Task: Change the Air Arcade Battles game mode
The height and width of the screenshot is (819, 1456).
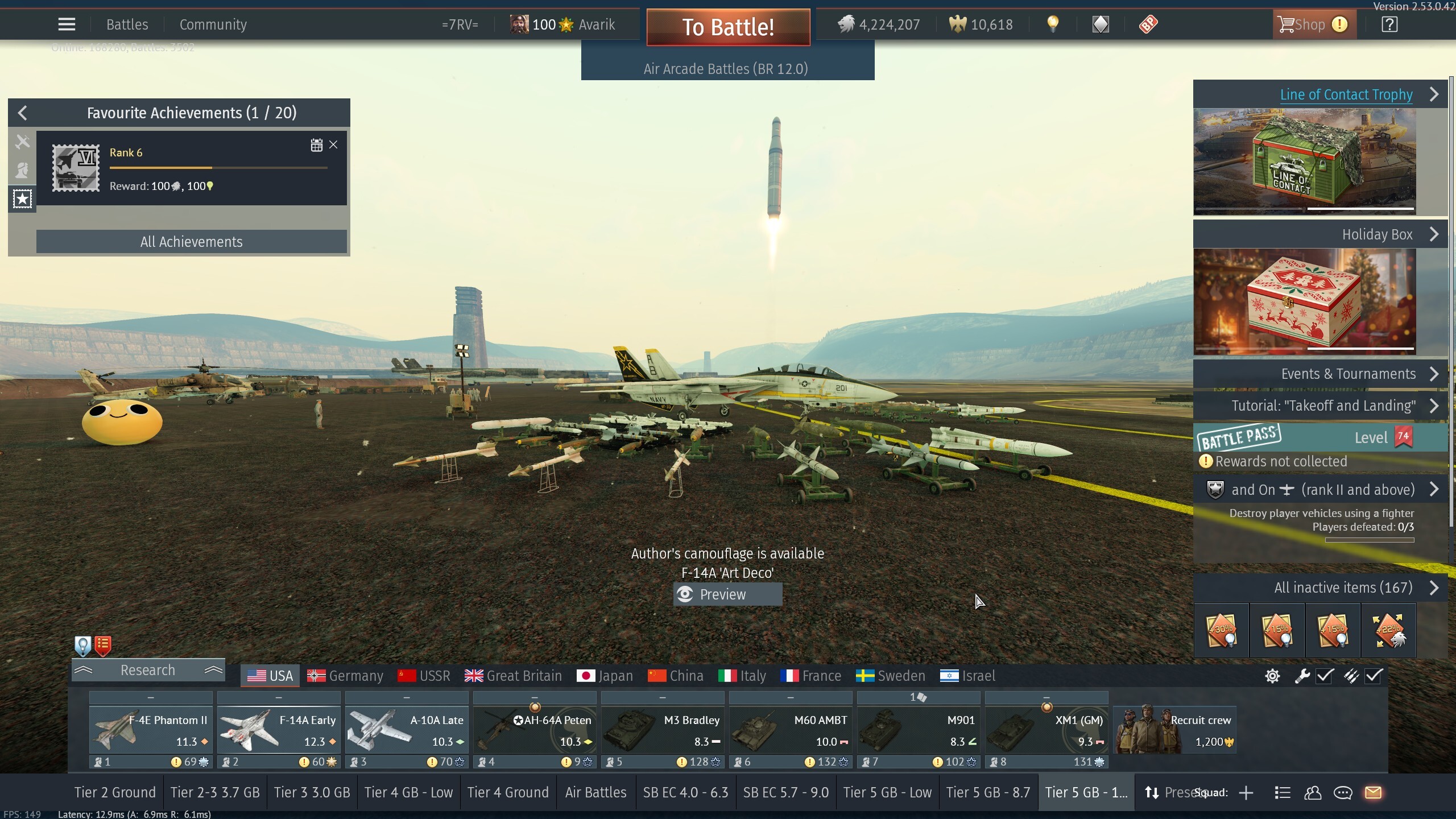Action: [x=727, y=69]
